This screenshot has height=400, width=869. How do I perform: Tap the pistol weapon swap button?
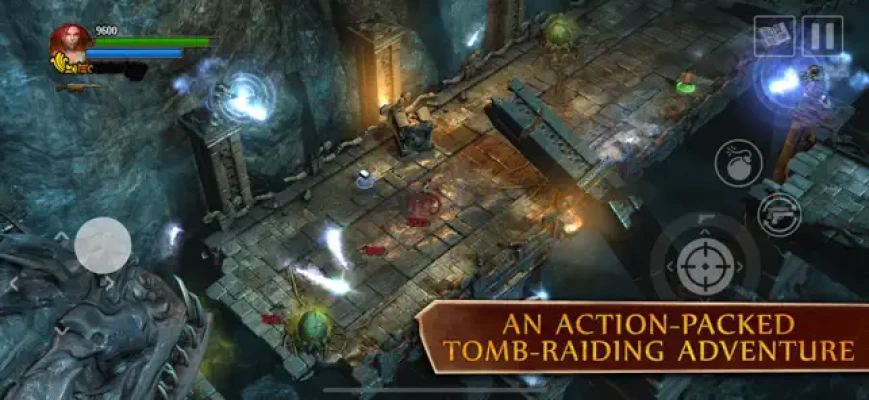779,213
